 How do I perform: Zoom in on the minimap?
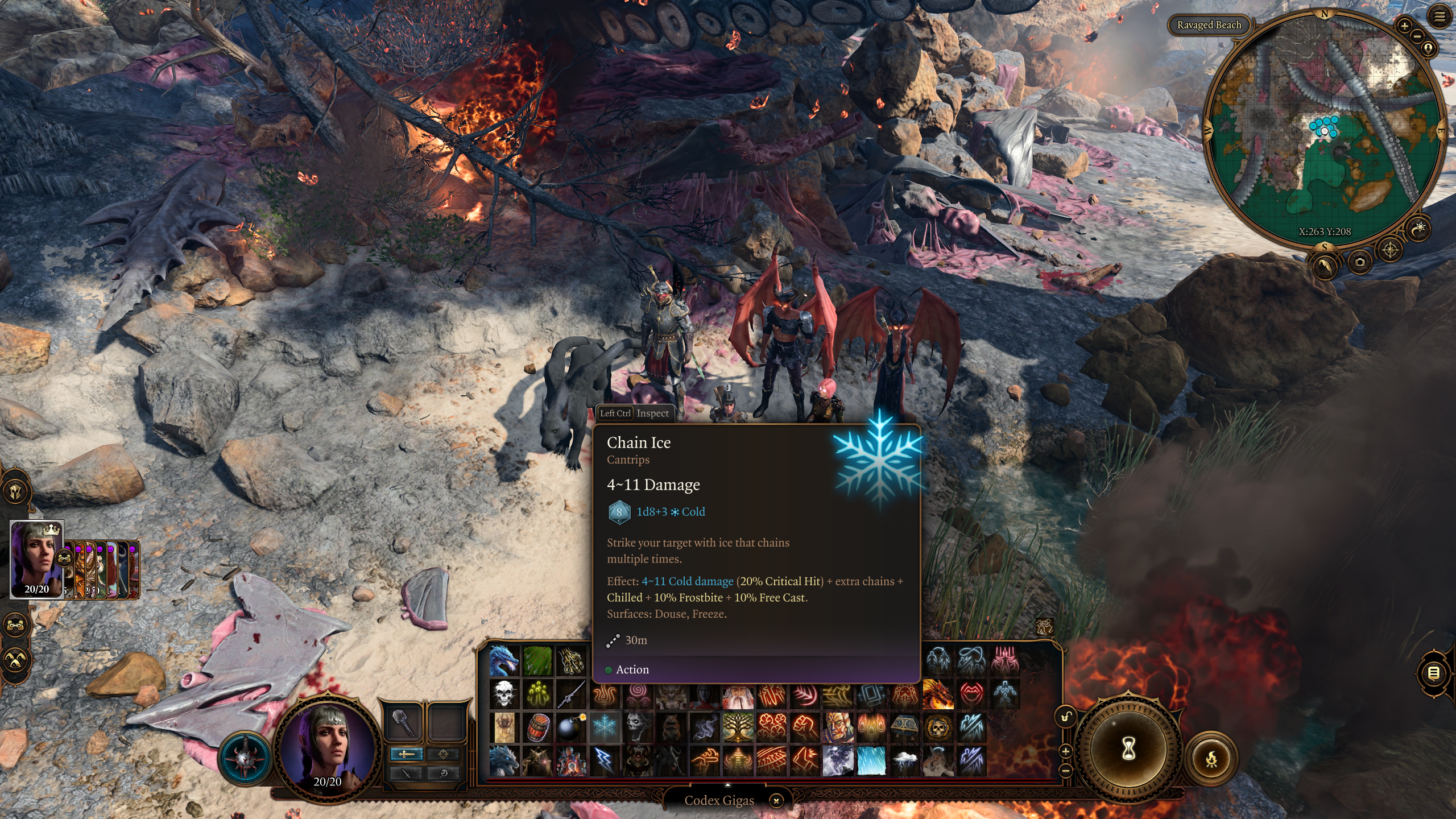point(1404,26)
